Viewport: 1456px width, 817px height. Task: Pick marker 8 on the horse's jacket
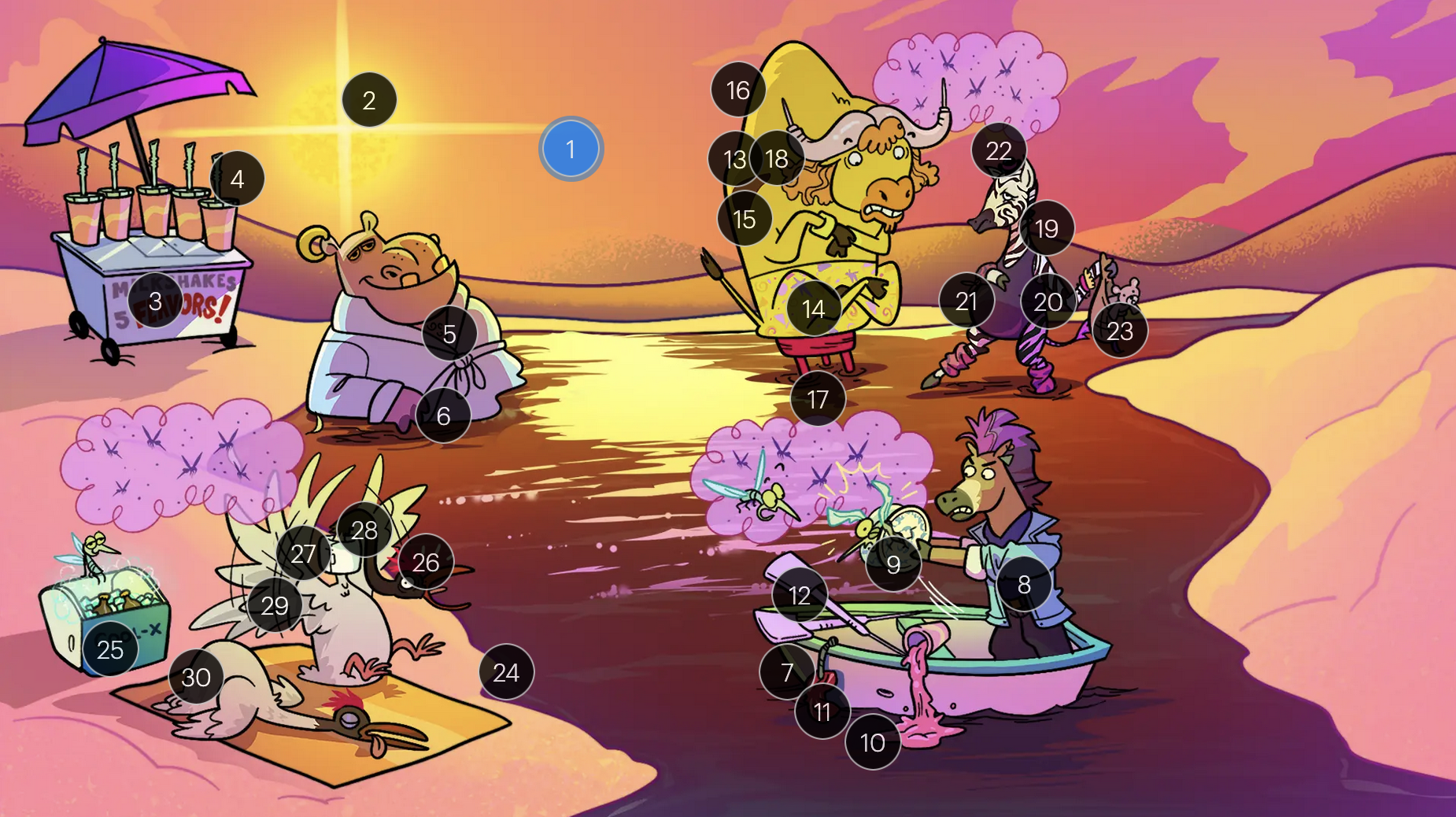pyautogui.click(x=1024, y=584)
